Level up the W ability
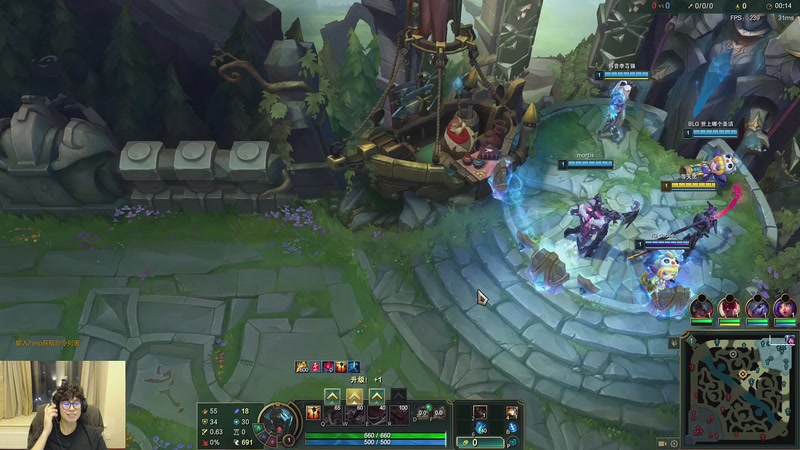 click(354, 395)
